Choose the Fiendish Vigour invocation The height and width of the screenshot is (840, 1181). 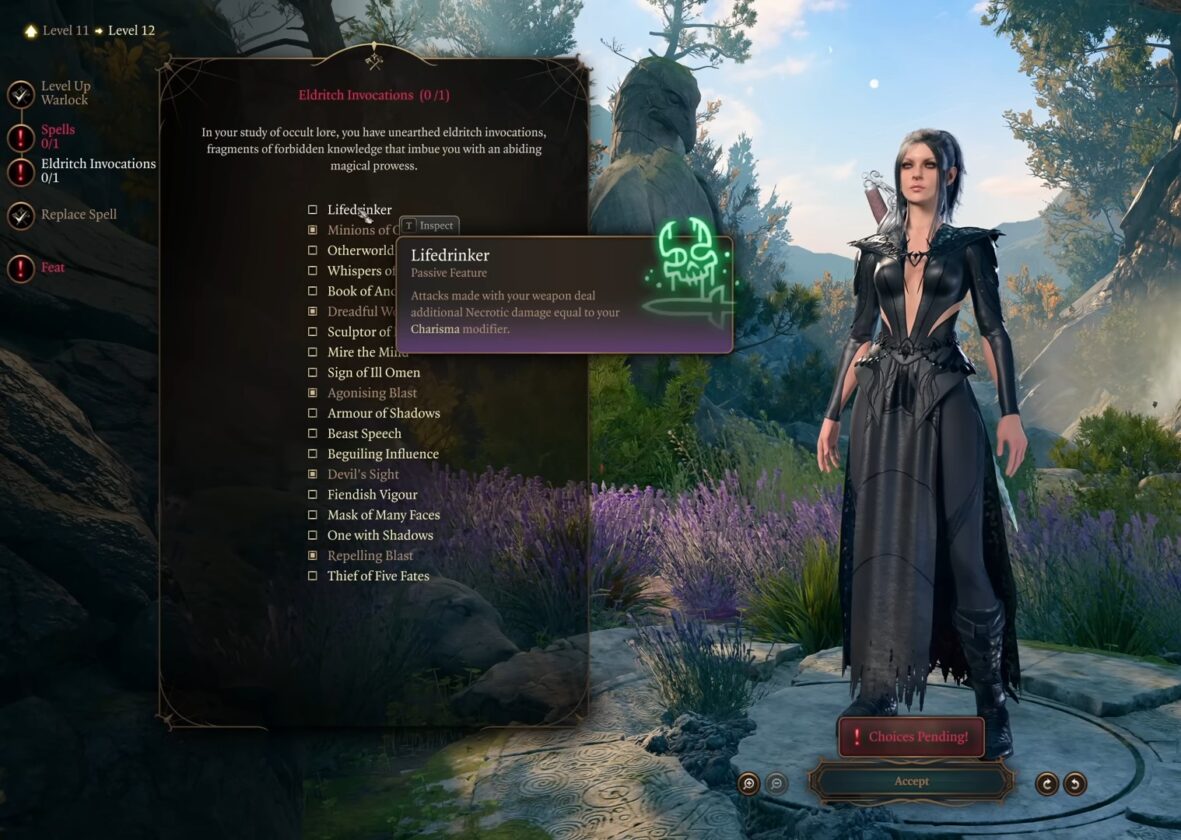(313, 495)
